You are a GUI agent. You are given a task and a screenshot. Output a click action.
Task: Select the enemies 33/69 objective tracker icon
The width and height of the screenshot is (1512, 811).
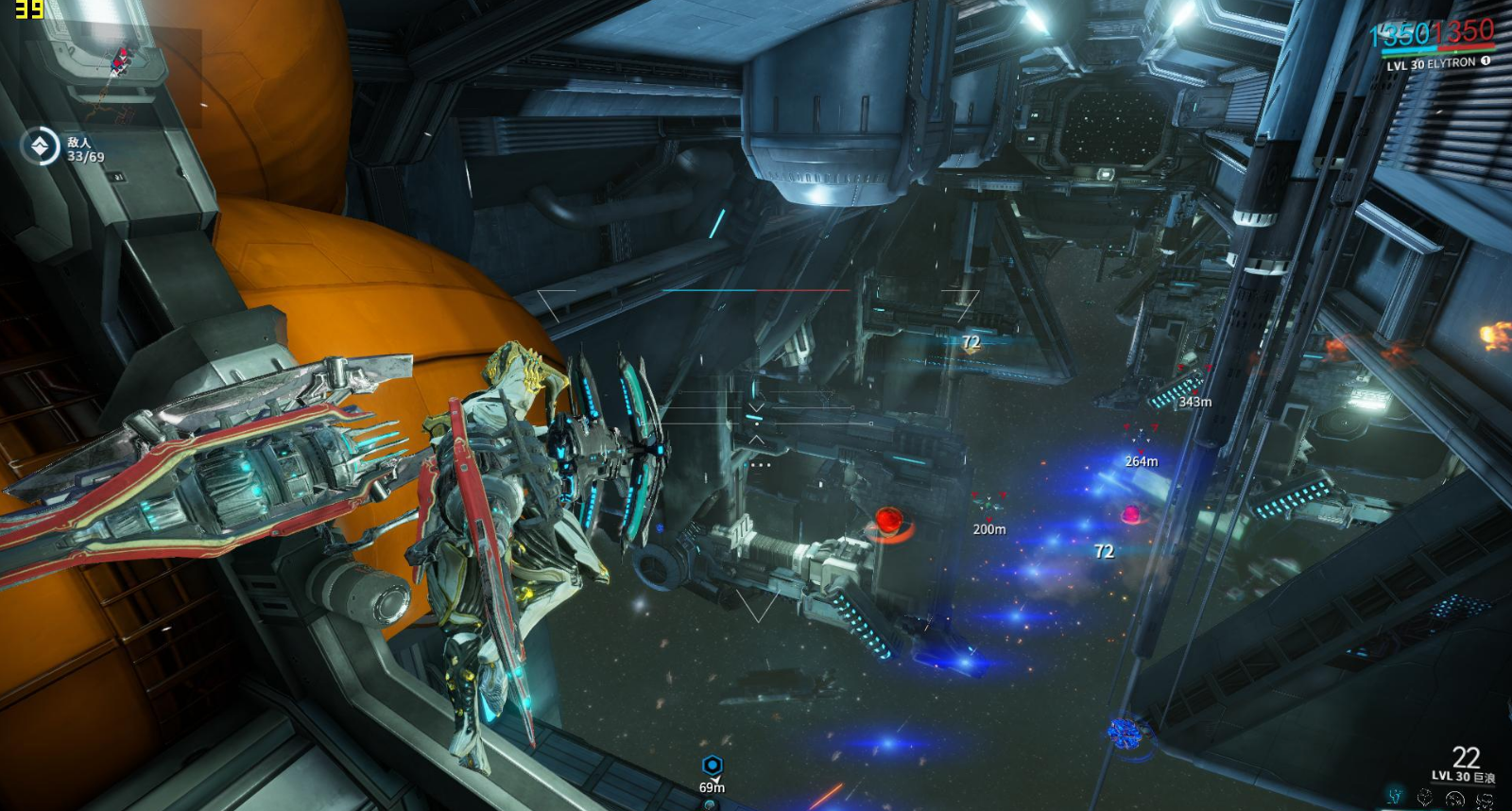click(x=41, y=147)
